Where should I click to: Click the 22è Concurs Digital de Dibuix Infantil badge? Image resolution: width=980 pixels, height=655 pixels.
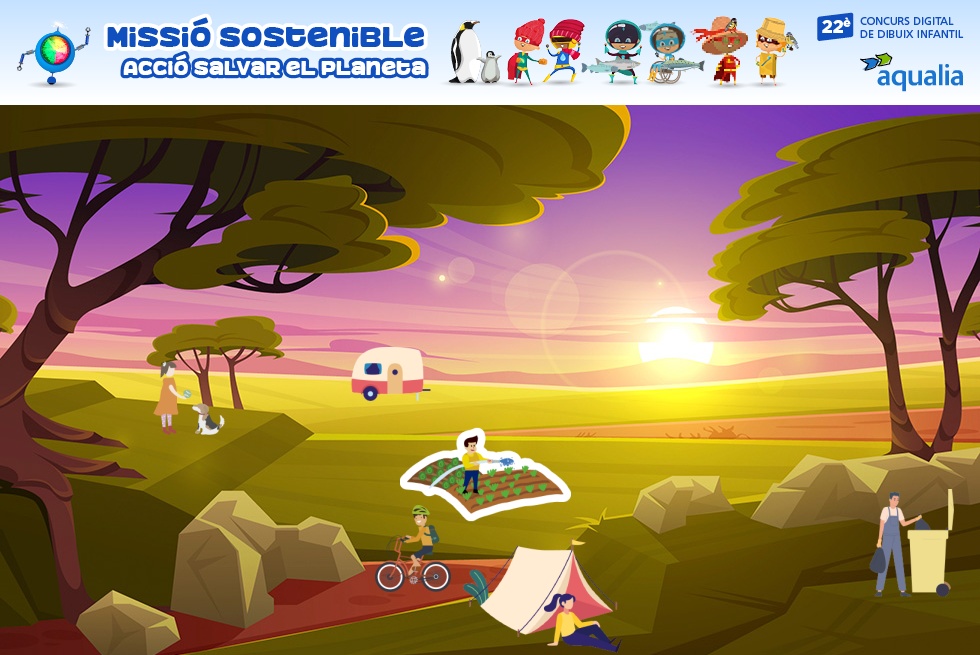tap(889, 27)
